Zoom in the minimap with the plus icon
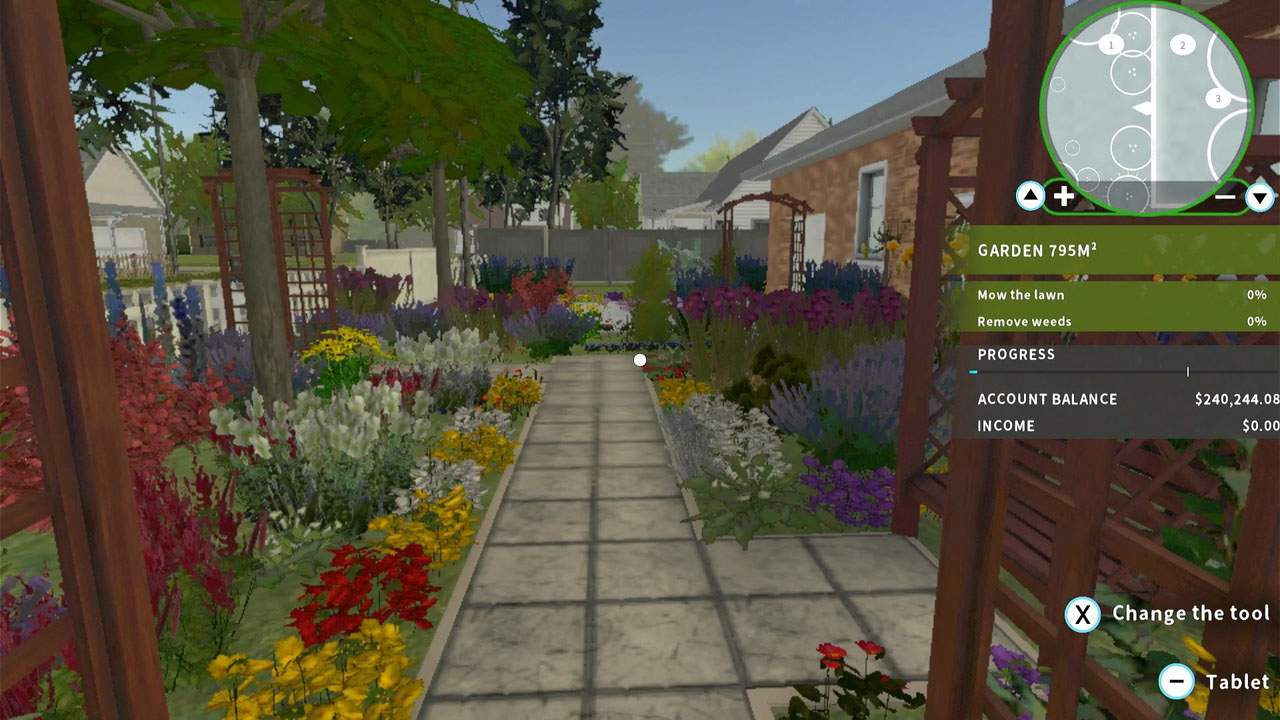This screenshot has width=1280, height=720. [x=1063, y=195]
